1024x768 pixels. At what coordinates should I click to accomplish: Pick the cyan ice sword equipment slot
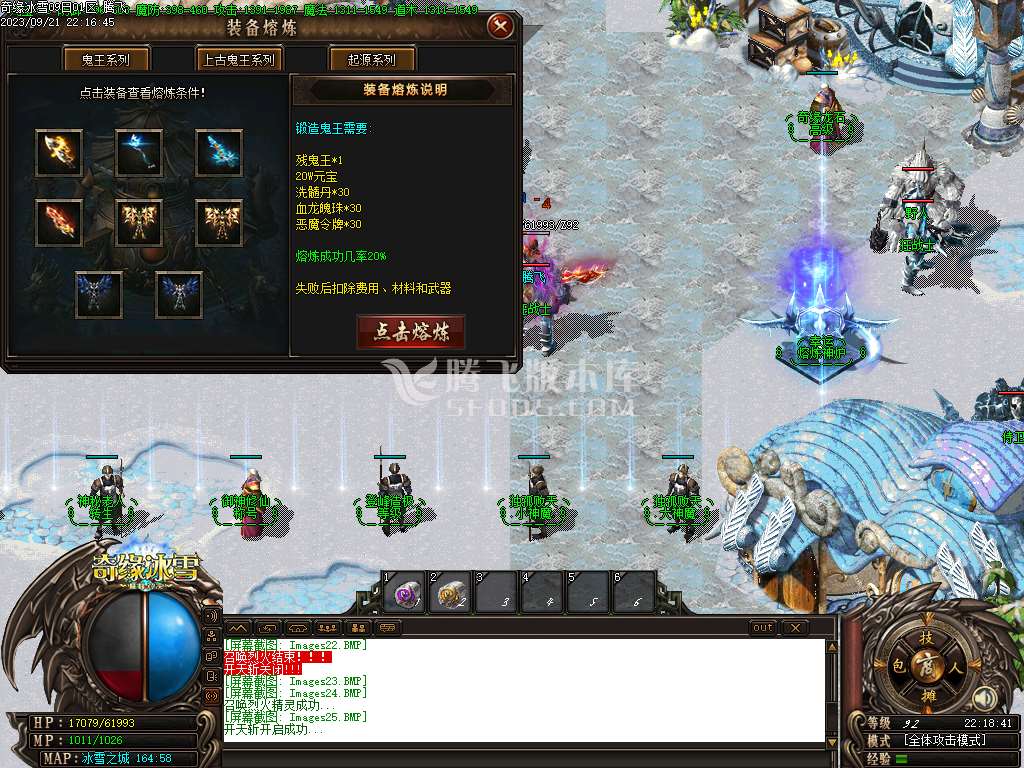tap(219, 153)
